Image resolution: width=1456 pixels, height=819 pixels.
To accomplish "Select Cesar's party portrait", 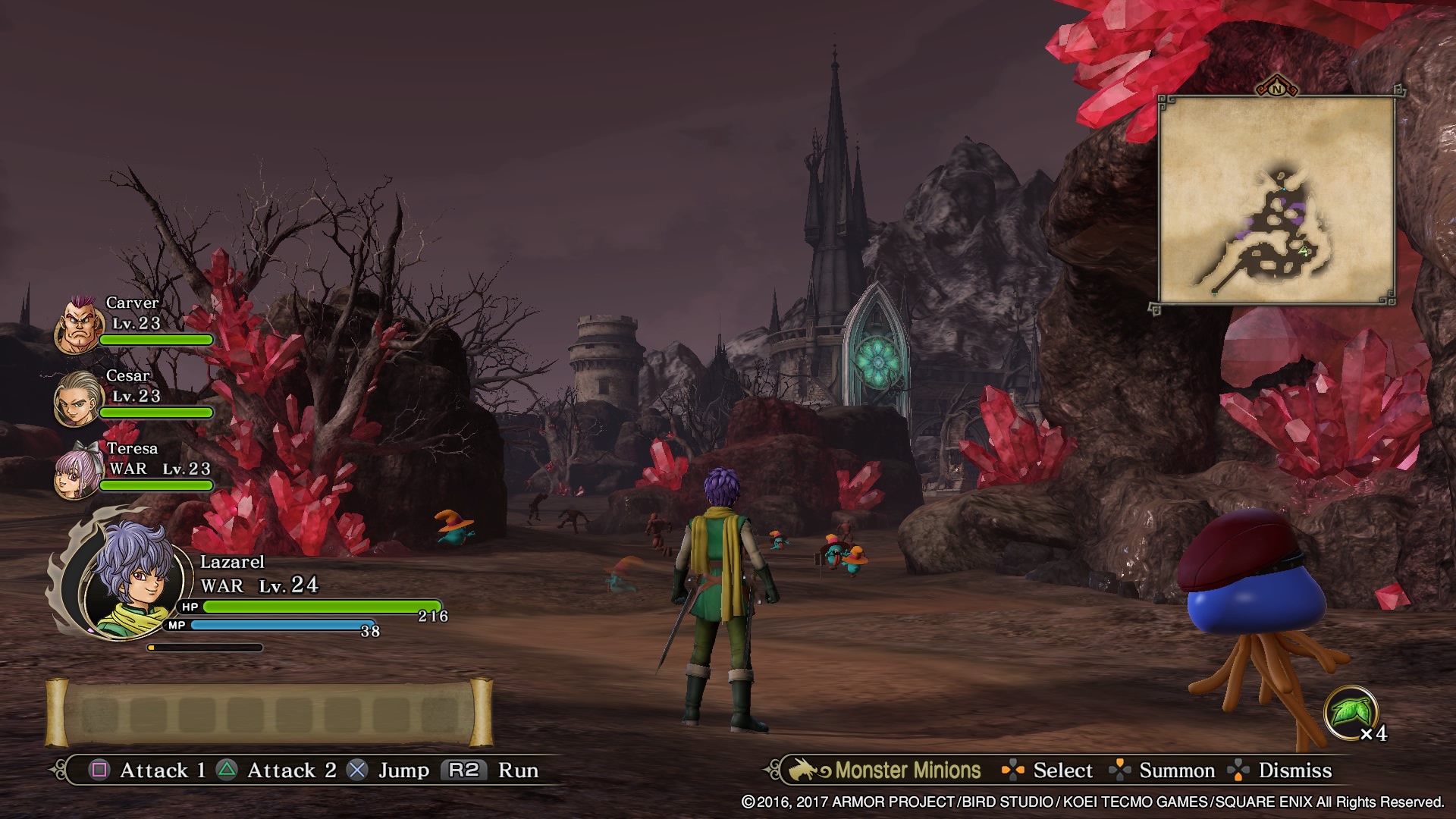I will pos(78,397).
